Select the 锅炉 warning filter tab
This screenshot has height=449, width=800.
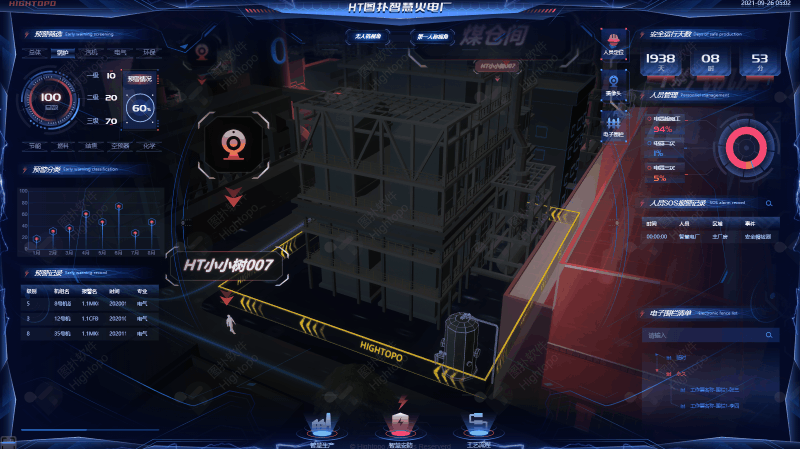tap(63, 51)
